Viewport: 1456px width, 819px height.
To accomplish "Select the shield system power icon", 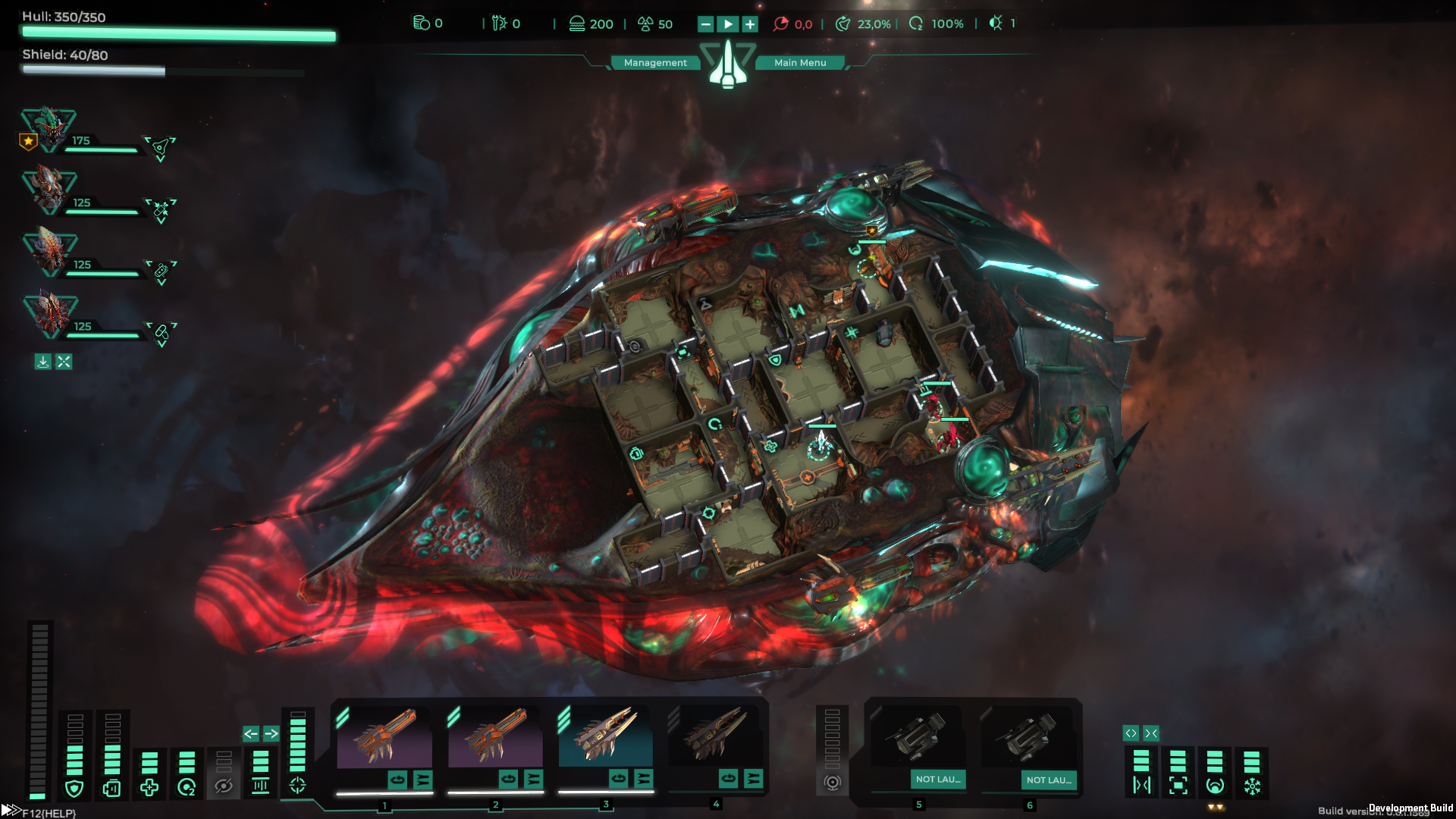I will click(74, 789).
